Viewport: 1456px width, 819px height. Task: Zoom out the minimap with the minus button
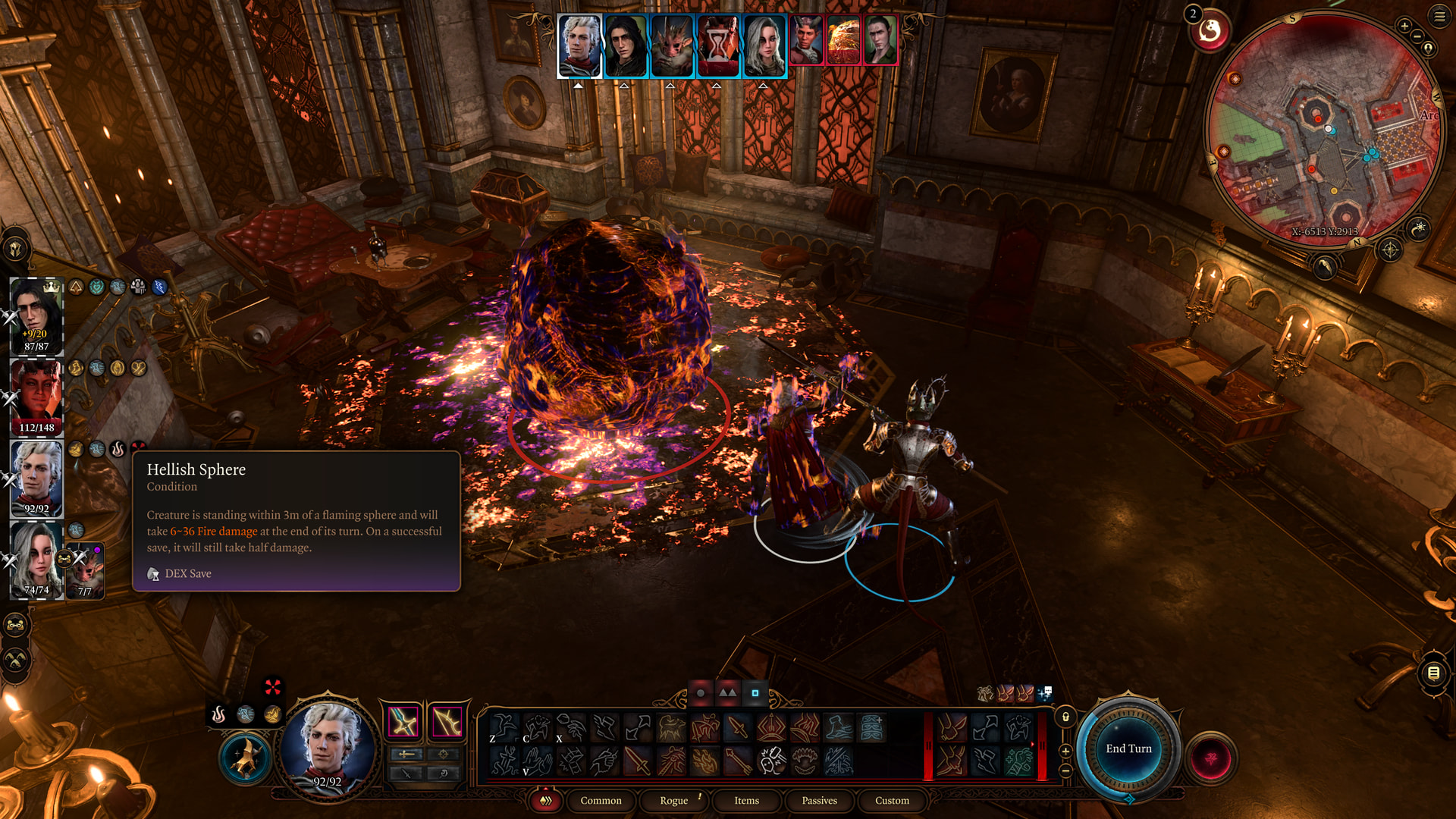pyautogui.click(x=1417, y=37)
